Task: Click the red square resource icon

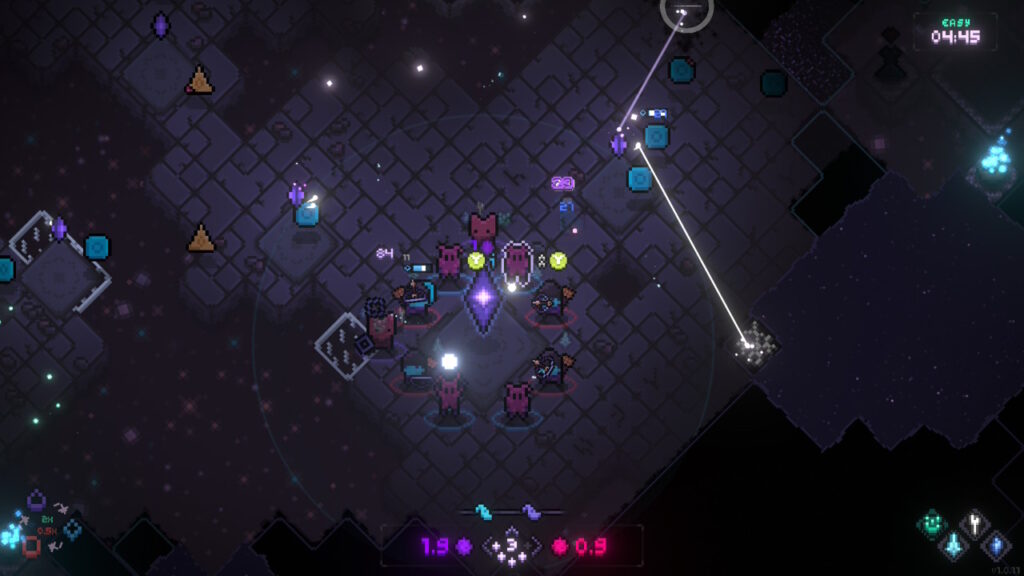Action: [x=31, y=546]
